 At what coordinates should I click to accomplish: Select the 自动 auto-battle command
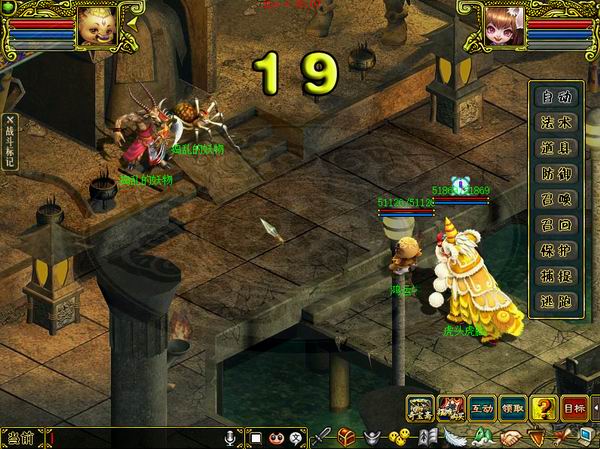coord(555,97)
